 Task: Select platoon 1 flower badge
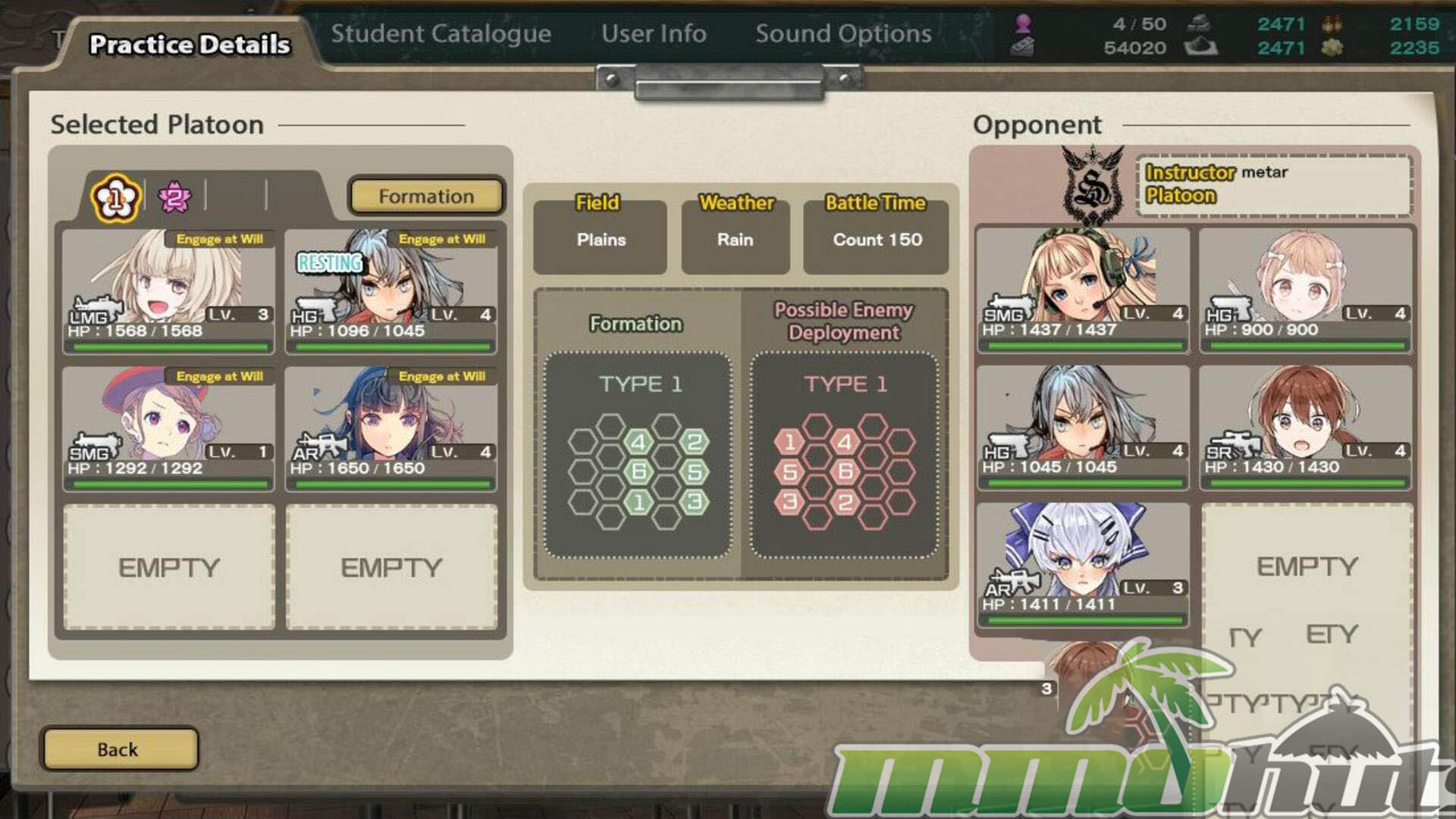coord(116,199)
